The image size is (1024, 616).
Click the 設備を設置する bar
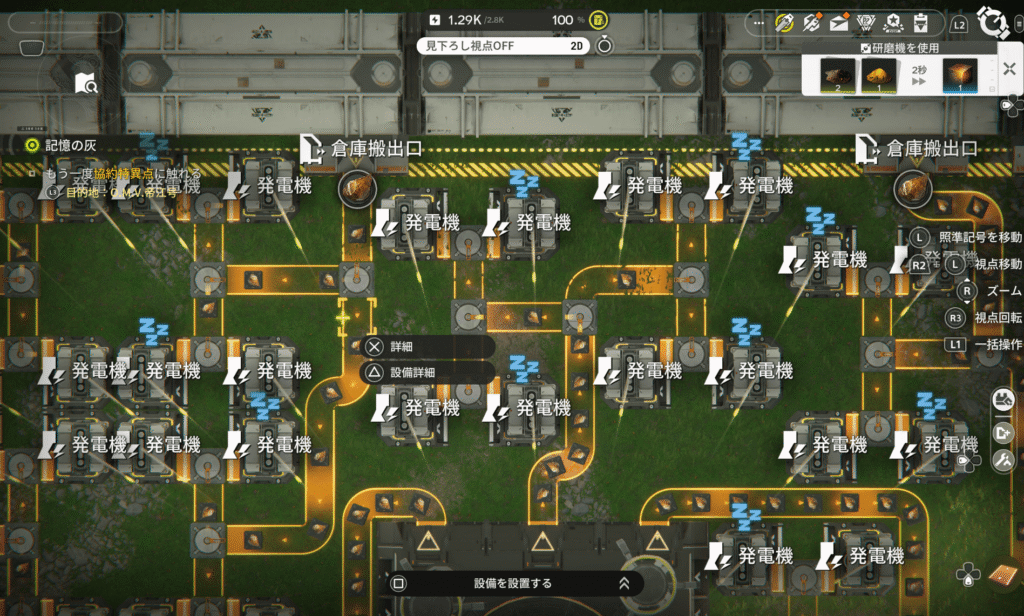click(511, 583)
